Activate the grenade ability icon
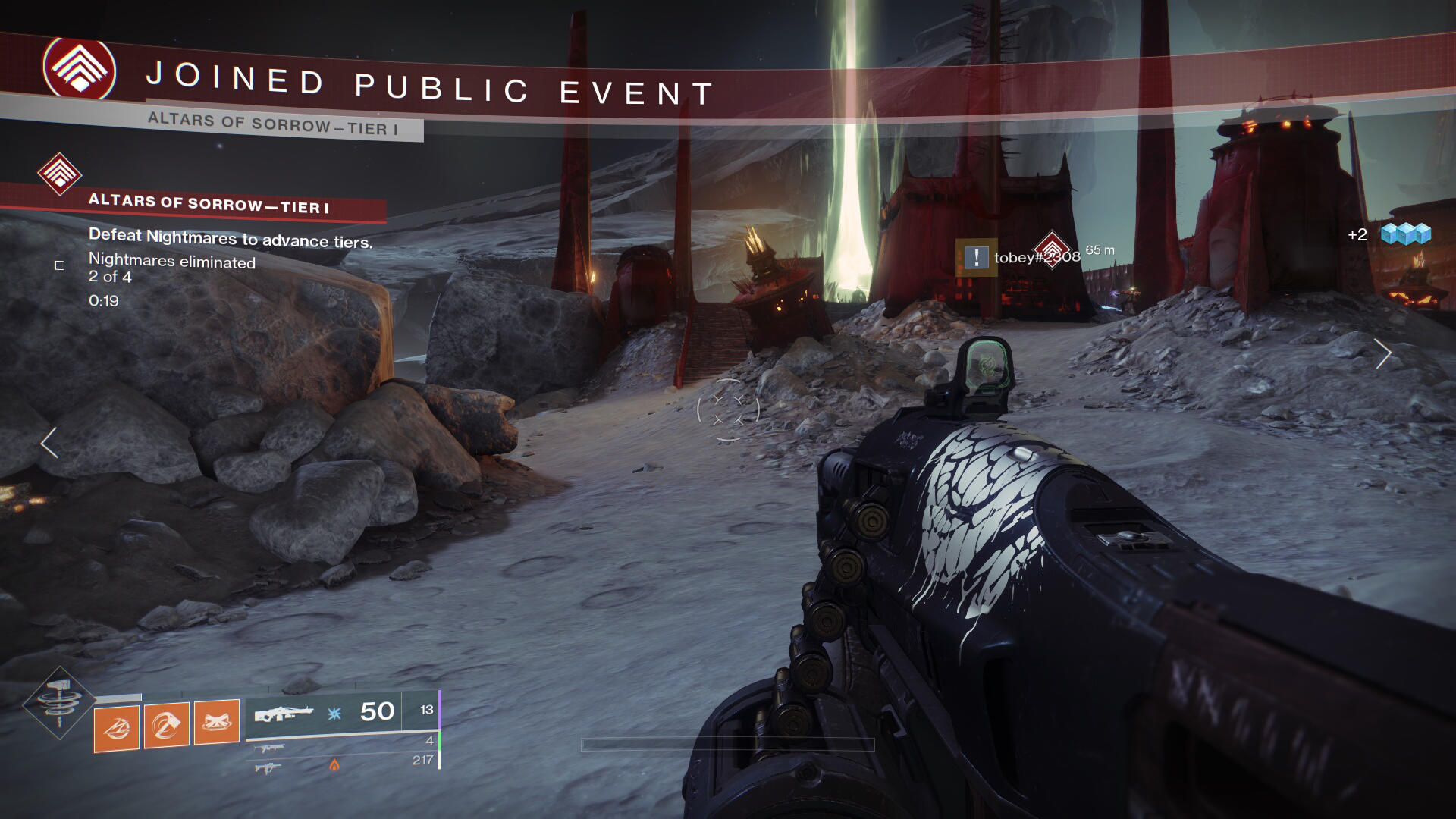1456x819 pixels. [117, 728]
